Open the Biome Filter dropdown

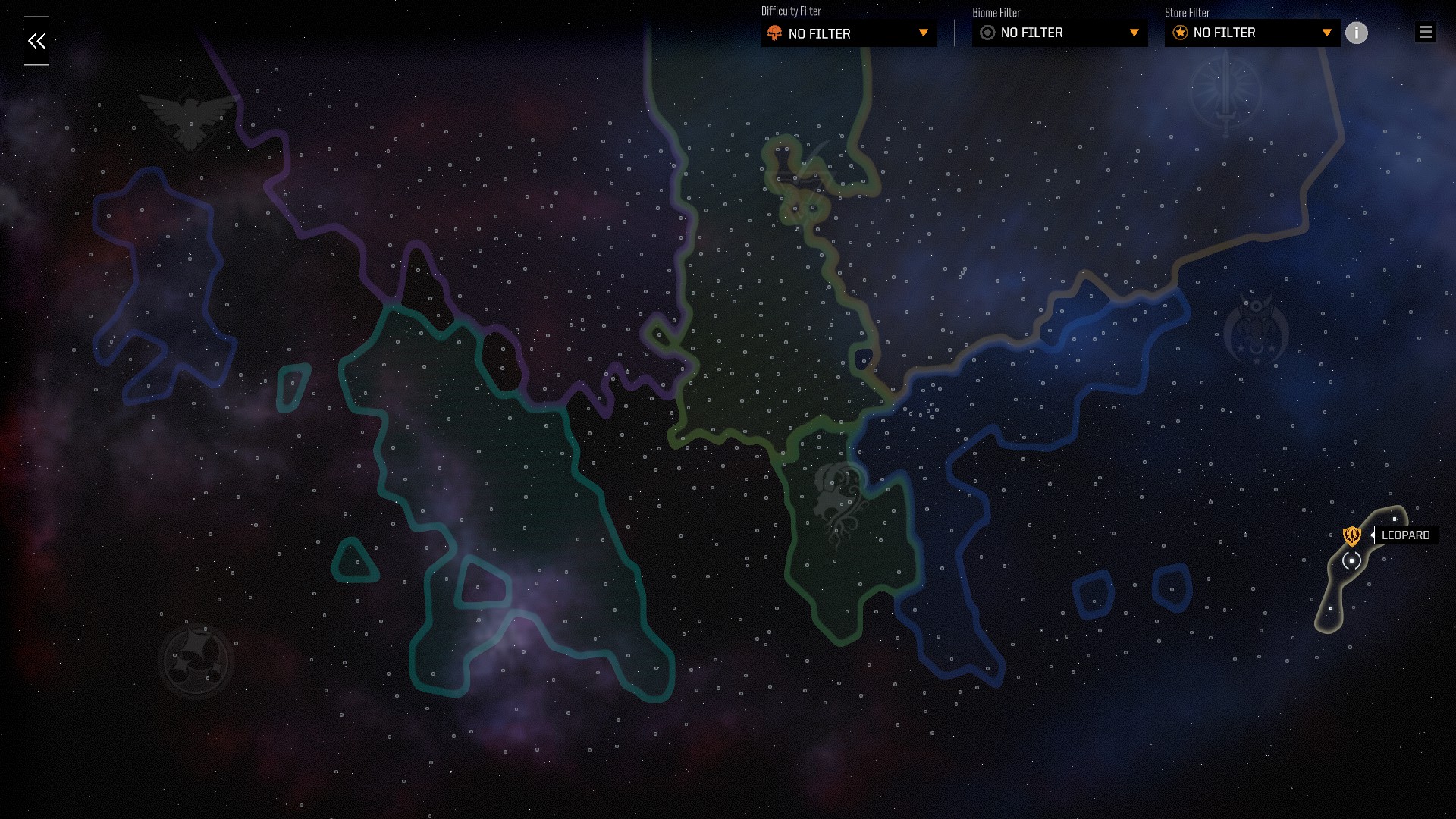coord(1059,33)
